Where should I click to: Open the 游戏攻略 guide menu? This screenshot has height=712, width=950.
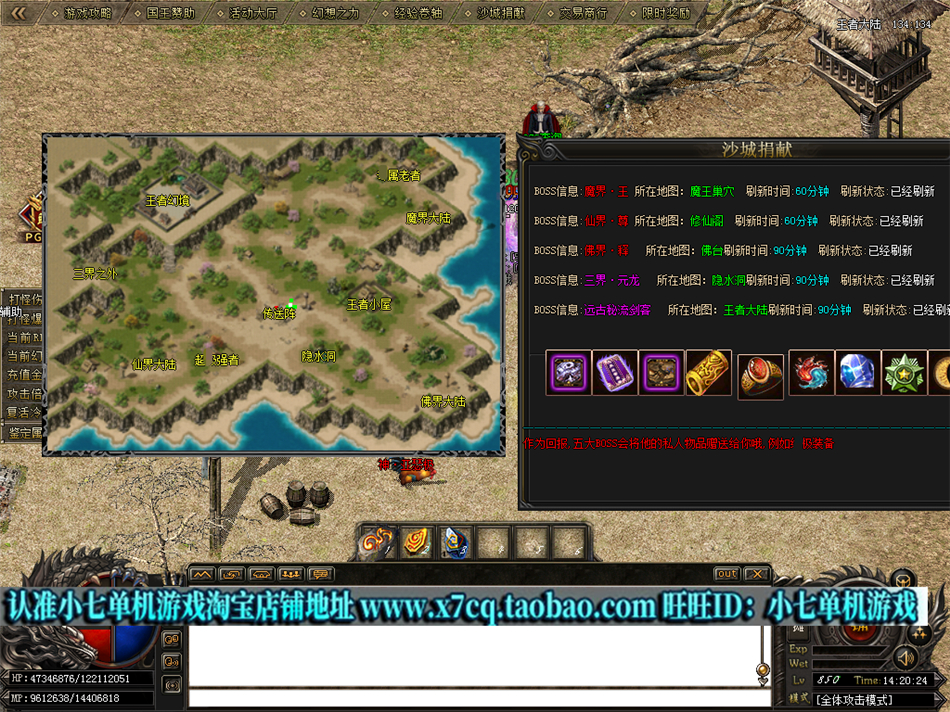click(87, 14)
